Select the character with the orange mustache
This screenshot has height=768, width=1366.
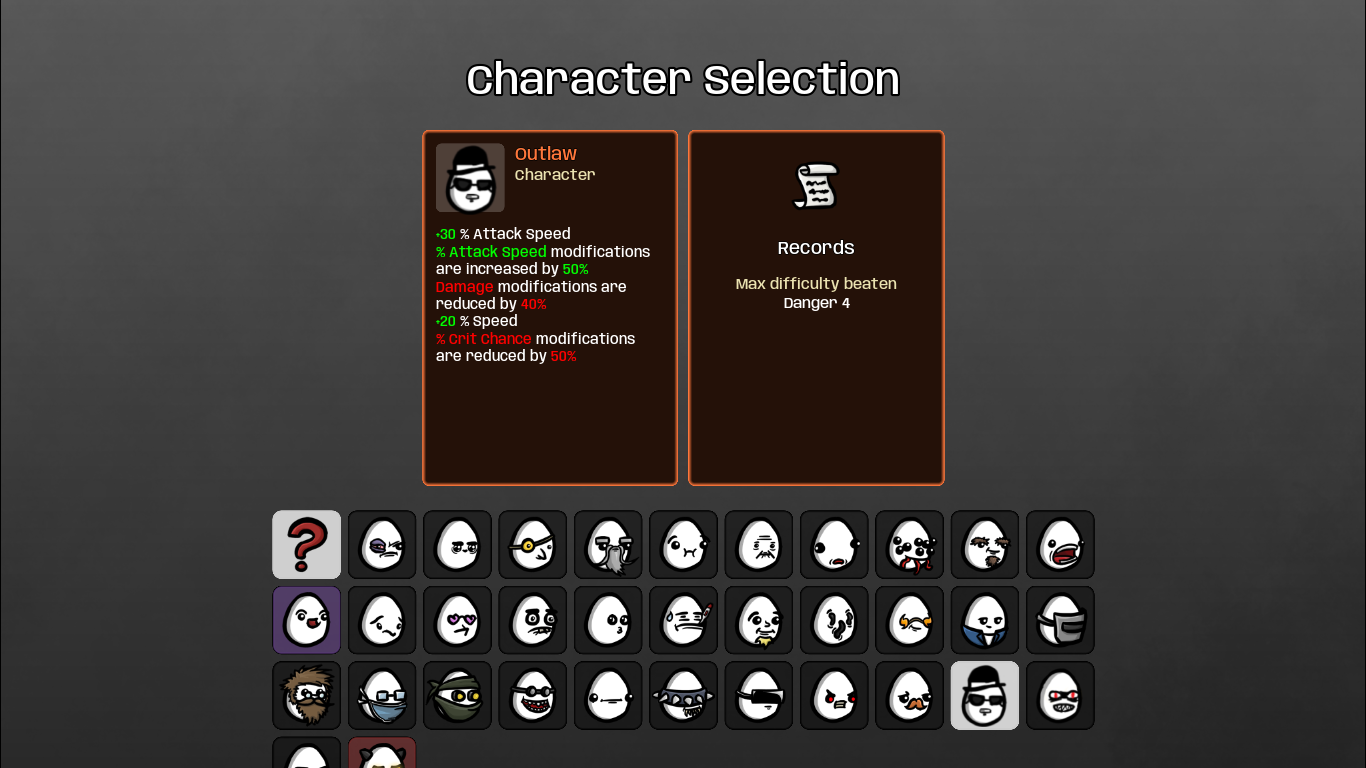coord(909,695)
